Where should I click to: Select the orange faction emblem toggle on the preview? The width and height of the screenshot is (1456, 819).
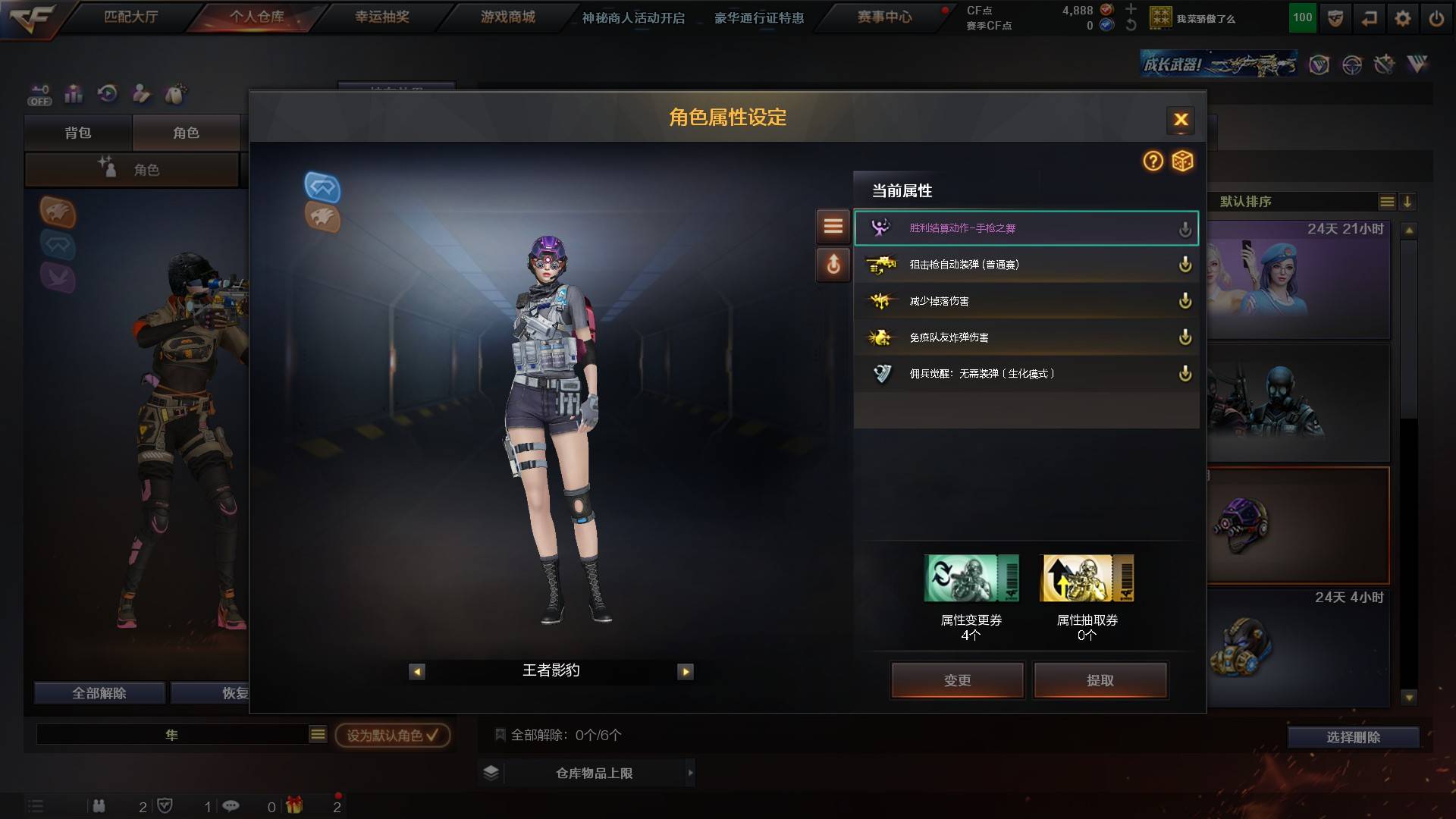point(322,217)
